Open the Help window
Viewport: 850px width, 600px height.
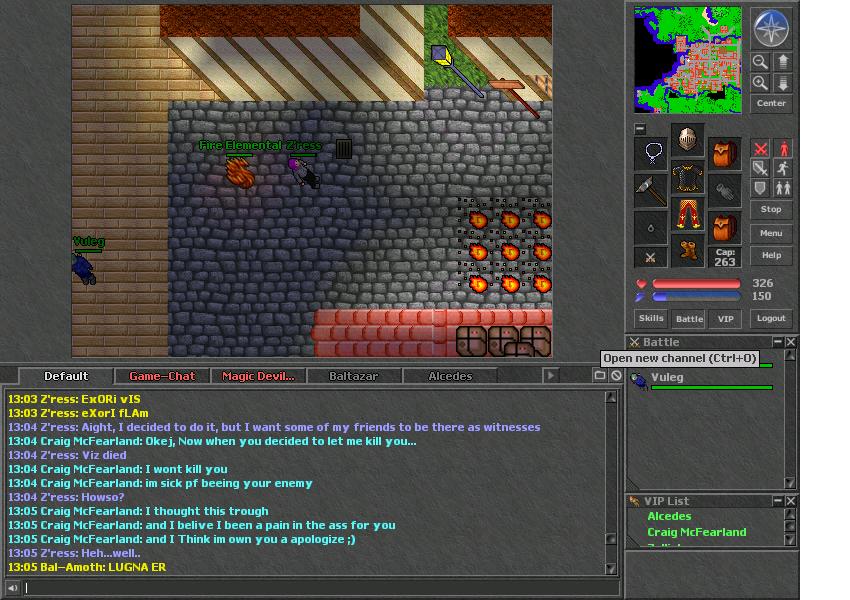coord(770,255)
